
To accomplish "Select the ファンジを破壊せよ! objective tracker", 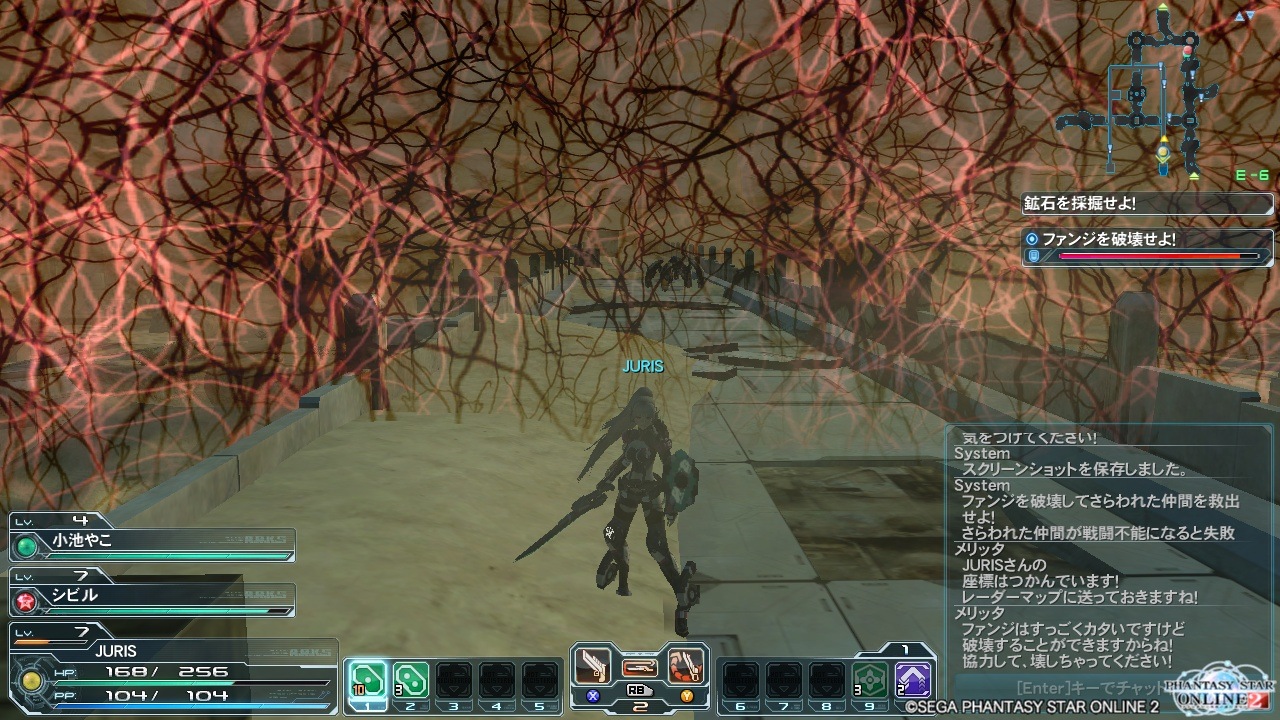I will pos(1147,247).
